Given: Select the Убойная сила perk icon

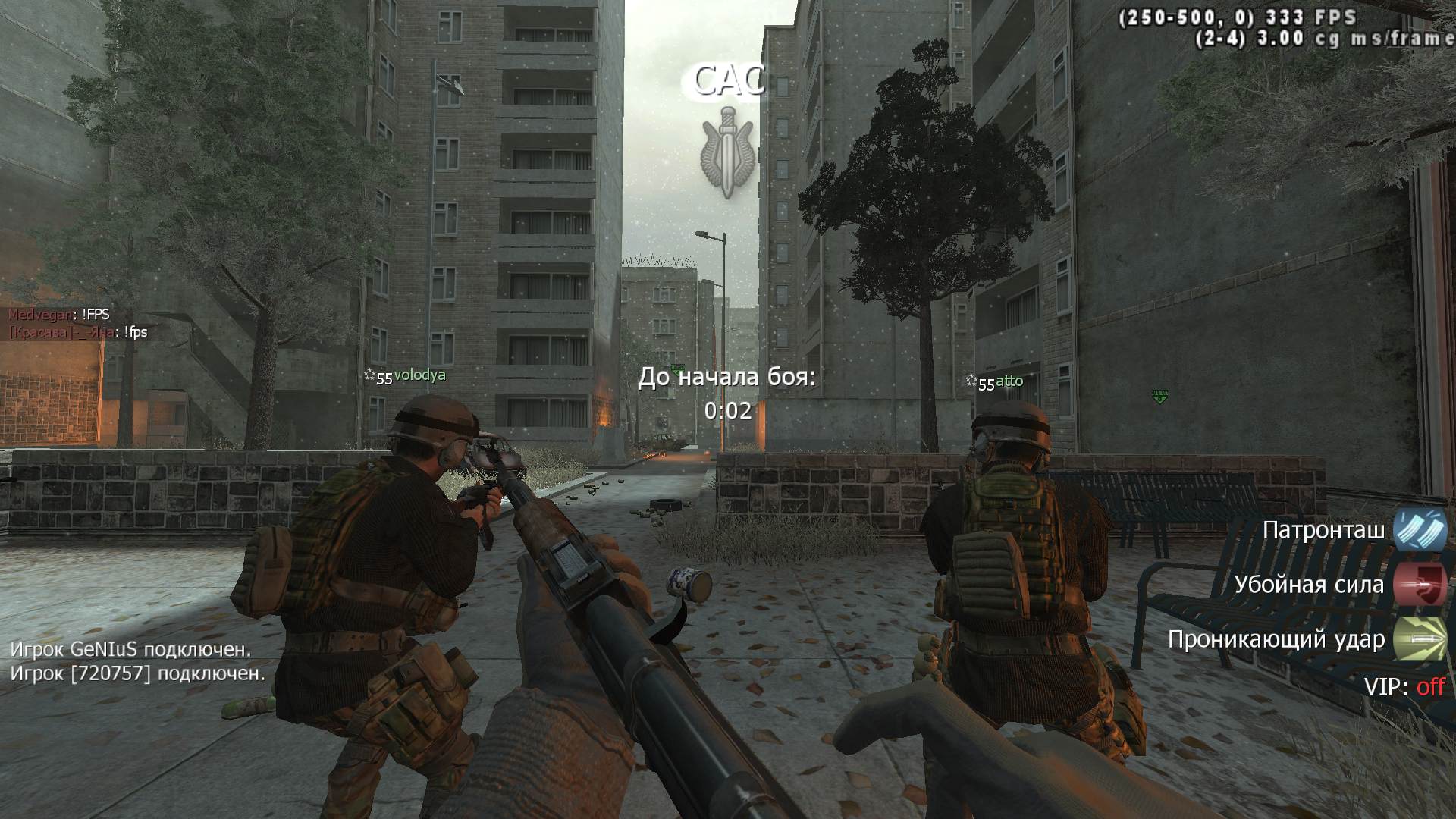Looking at the screenshot, I should click(x=1420, y=585).
